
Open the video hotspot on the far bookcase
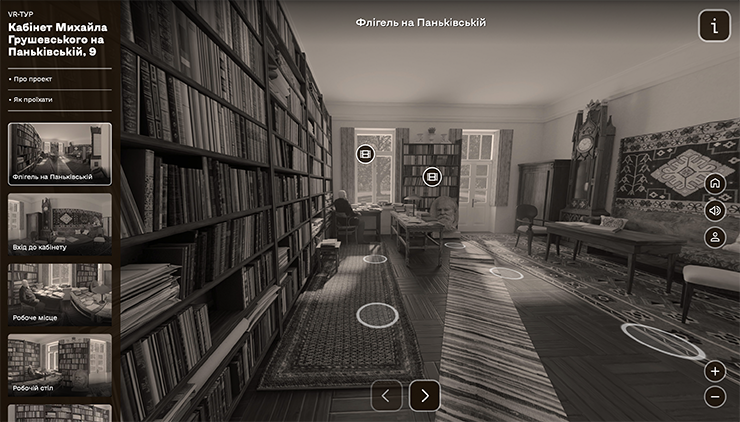432,176
